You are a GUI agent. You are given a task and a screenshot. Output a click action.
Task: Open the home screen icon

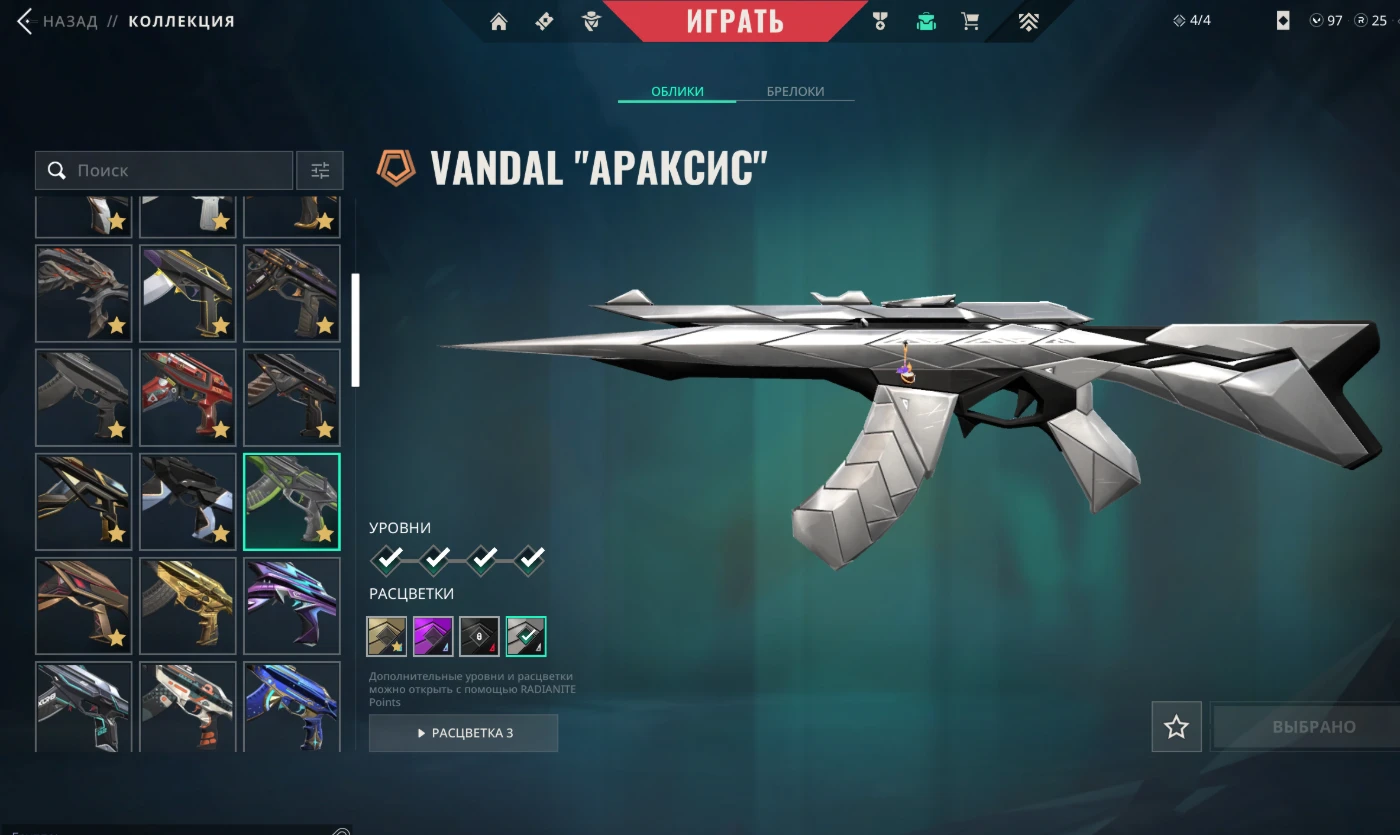[x=498, y=21]
